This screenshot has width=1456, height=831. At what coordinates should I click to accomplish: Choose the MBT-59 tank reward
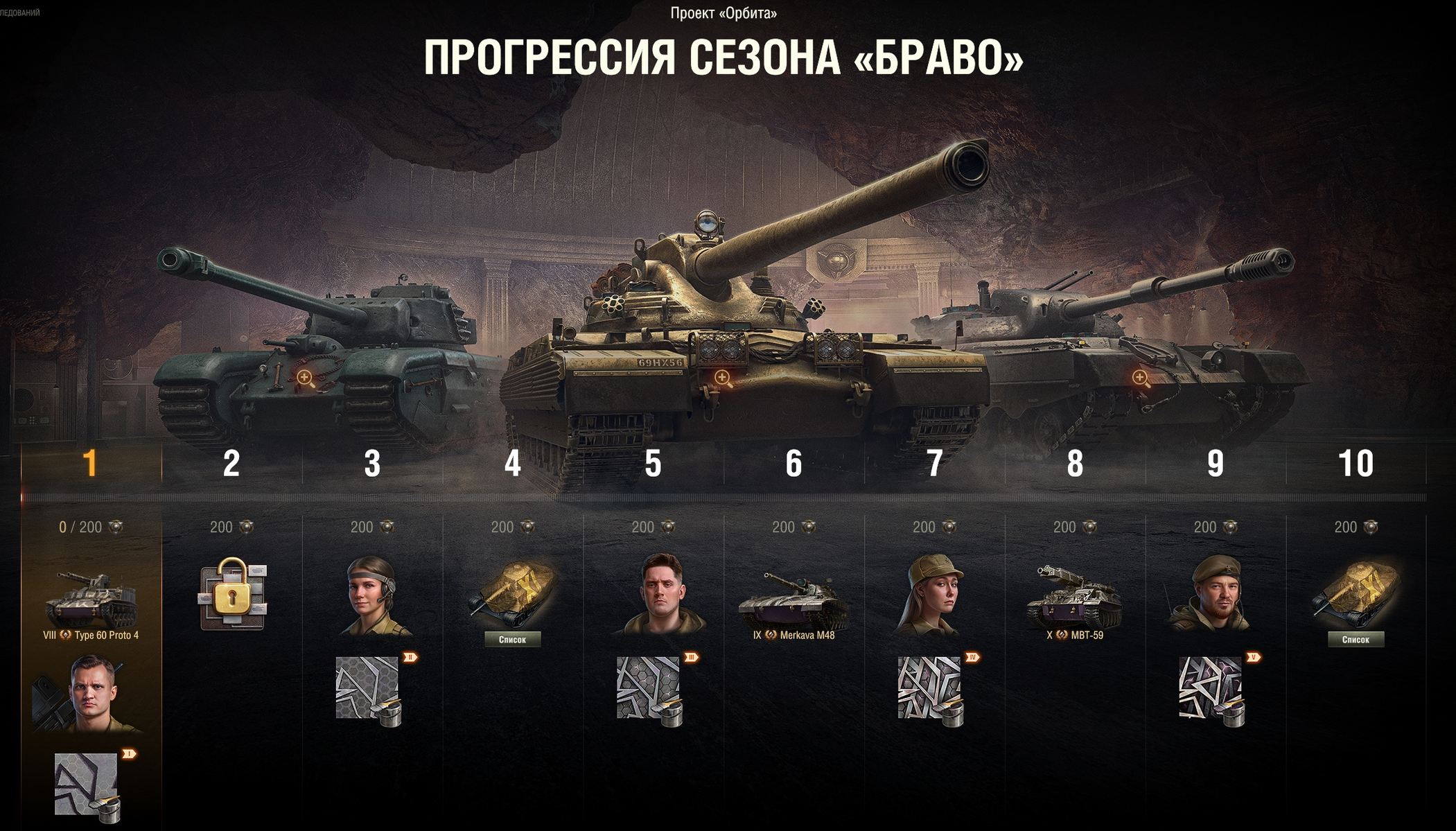pyautogui.click(x=1074, y=597)
